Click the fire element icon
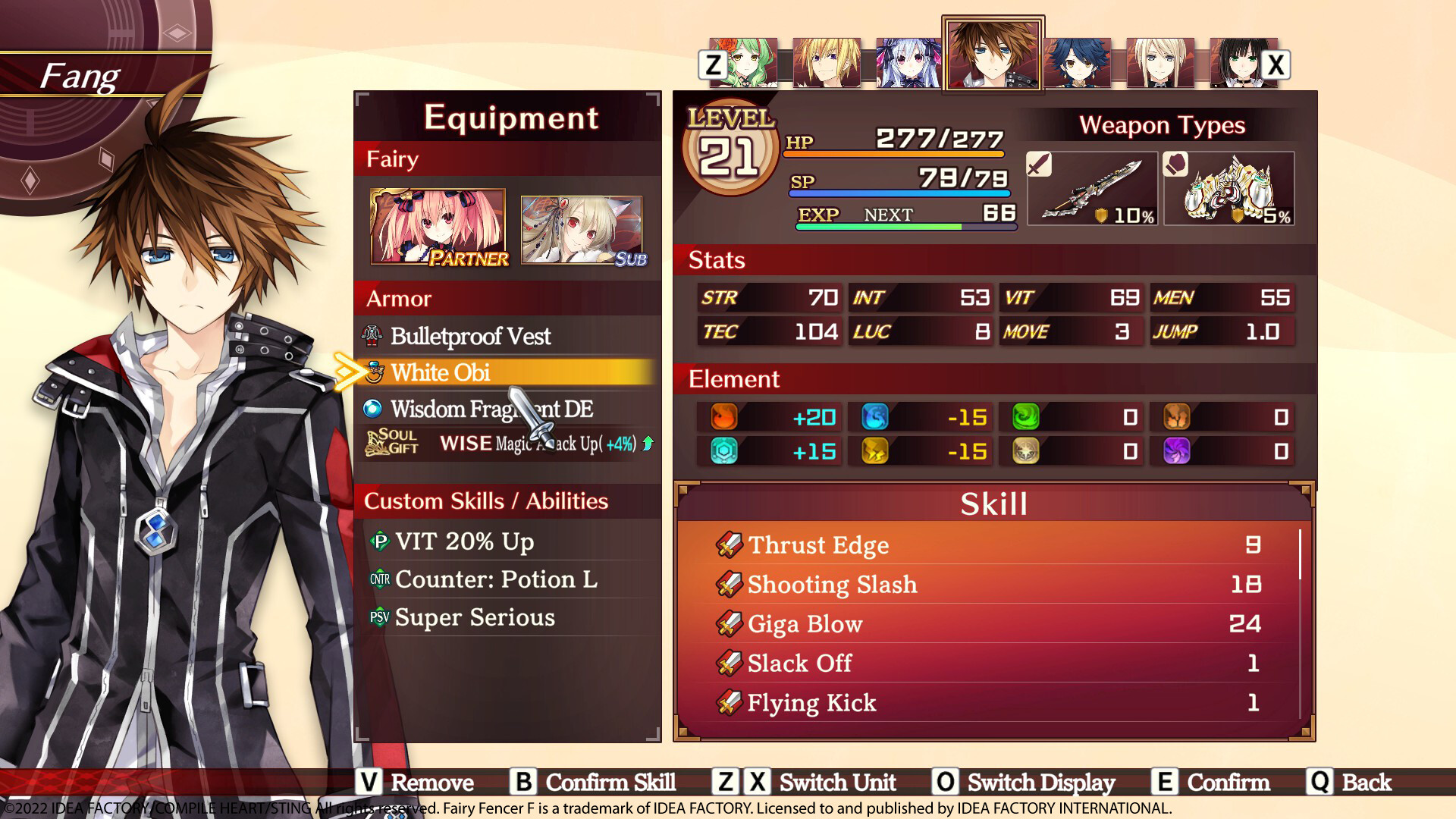The height and width of the screenshot is (819, 1456). click(724, 417)
